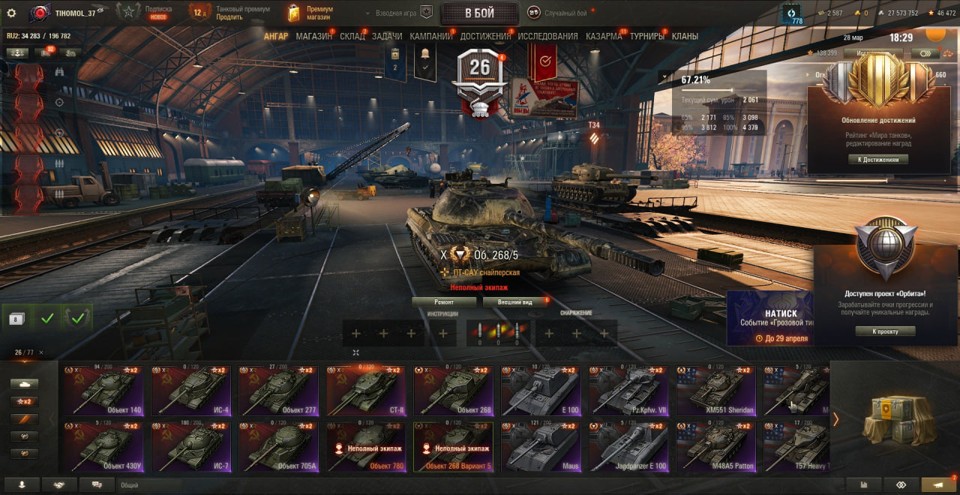960x495 pixels.
Task: Switch to the ИССЛЕДОВАНИЯ tab
Action: [x=548, y=36]
